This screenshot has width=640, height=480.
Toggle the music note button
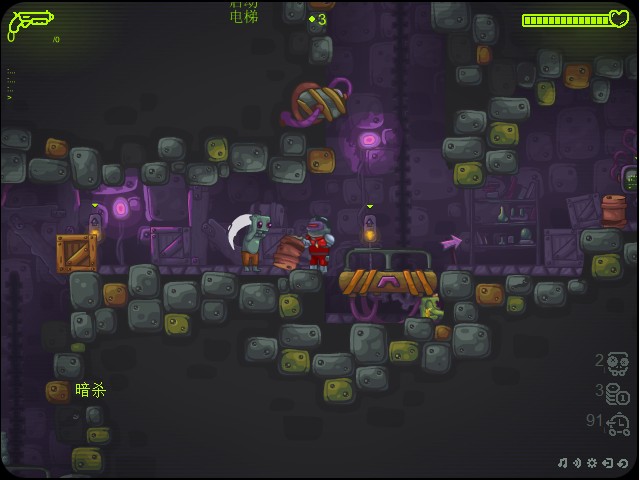563,463
